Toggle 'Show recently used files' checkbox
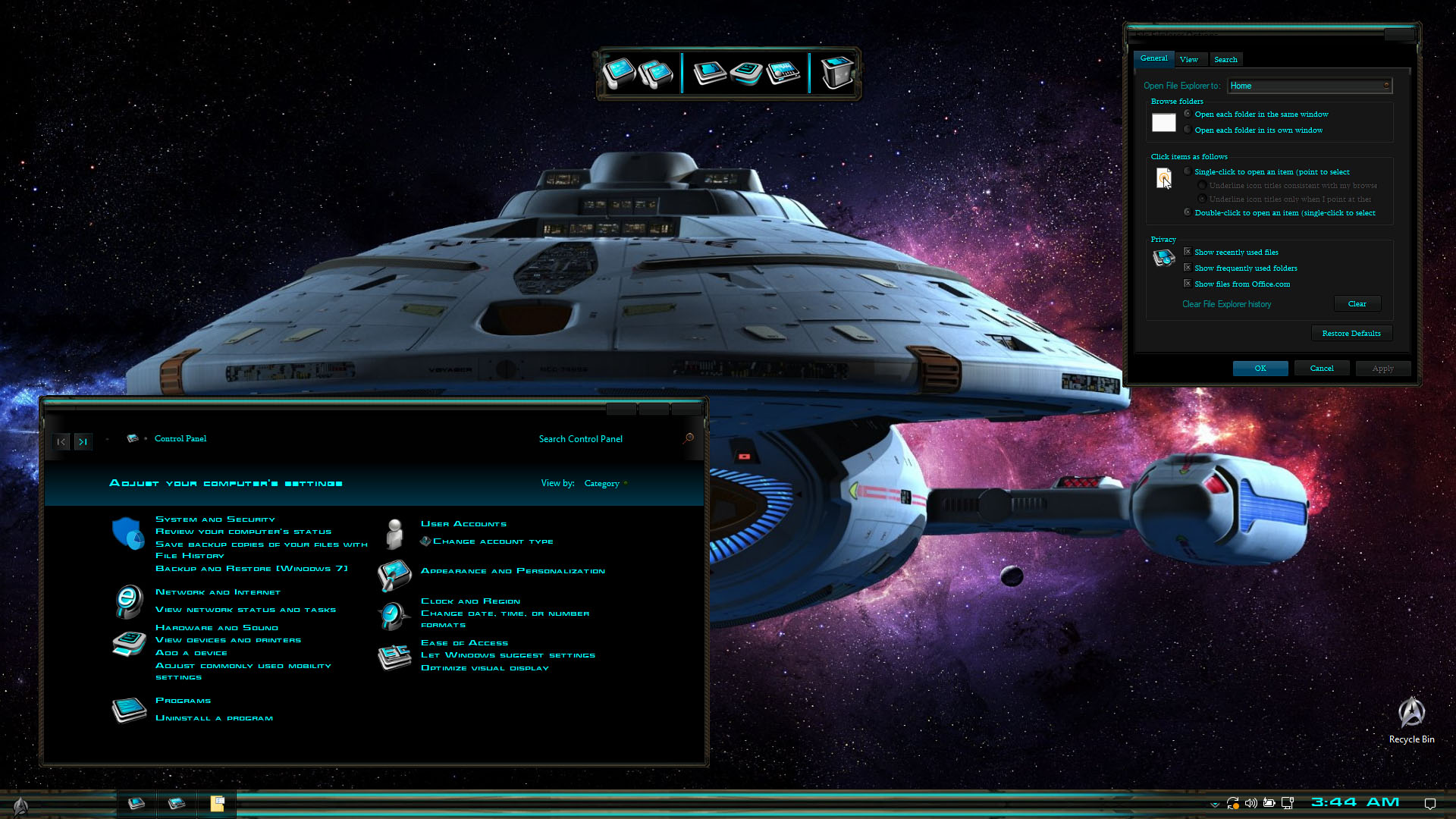The image size is (1456, 819). [x=1188, y=252]
